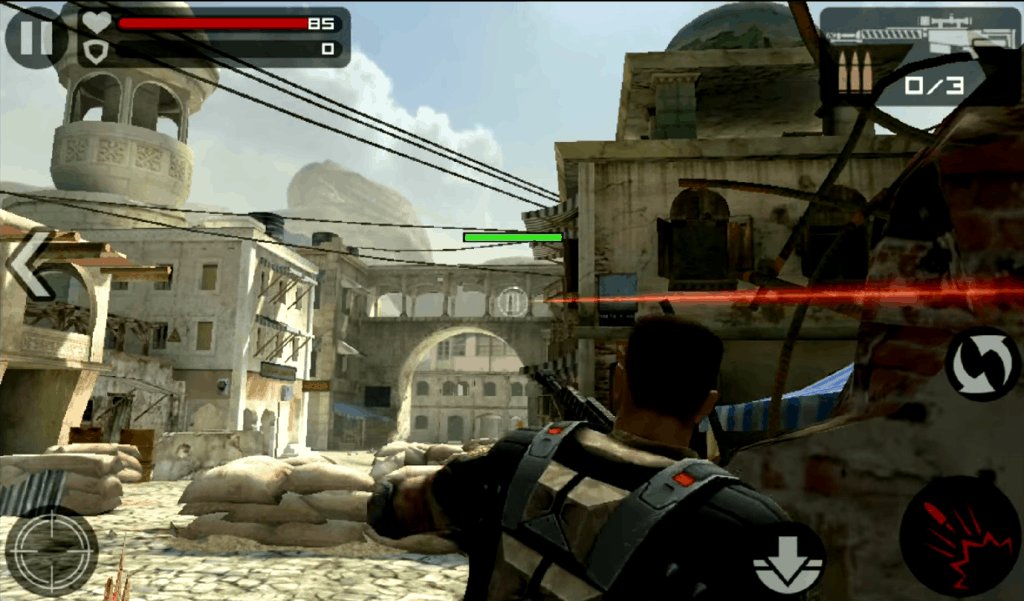Image resolution: width=1024 pixels, height=601 pixels.
Task: Hit the crouch down-arrow button
Action: pos(787,562)
